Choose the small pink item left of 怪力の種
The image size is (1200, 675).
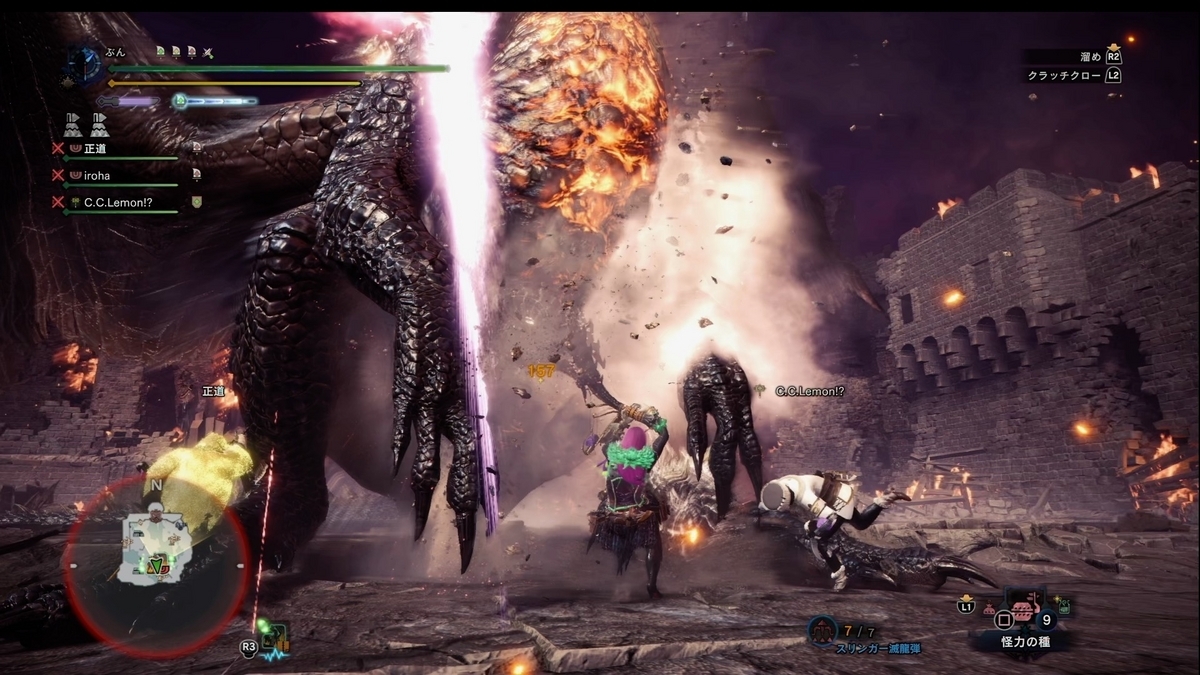[990, 607]
